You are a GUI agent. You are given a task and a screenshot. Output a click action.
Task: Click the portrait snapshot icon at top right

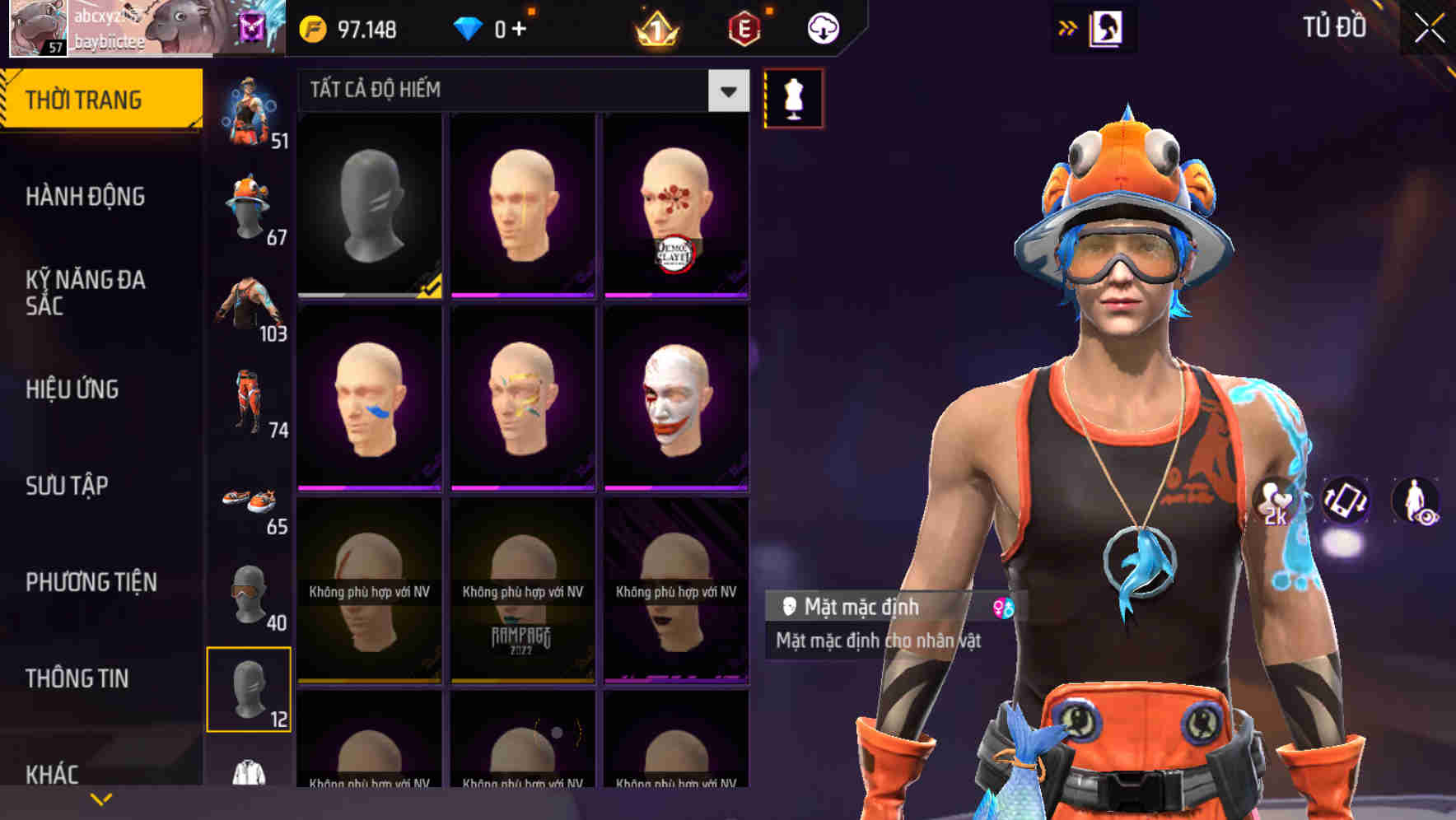coord(1106,27)
